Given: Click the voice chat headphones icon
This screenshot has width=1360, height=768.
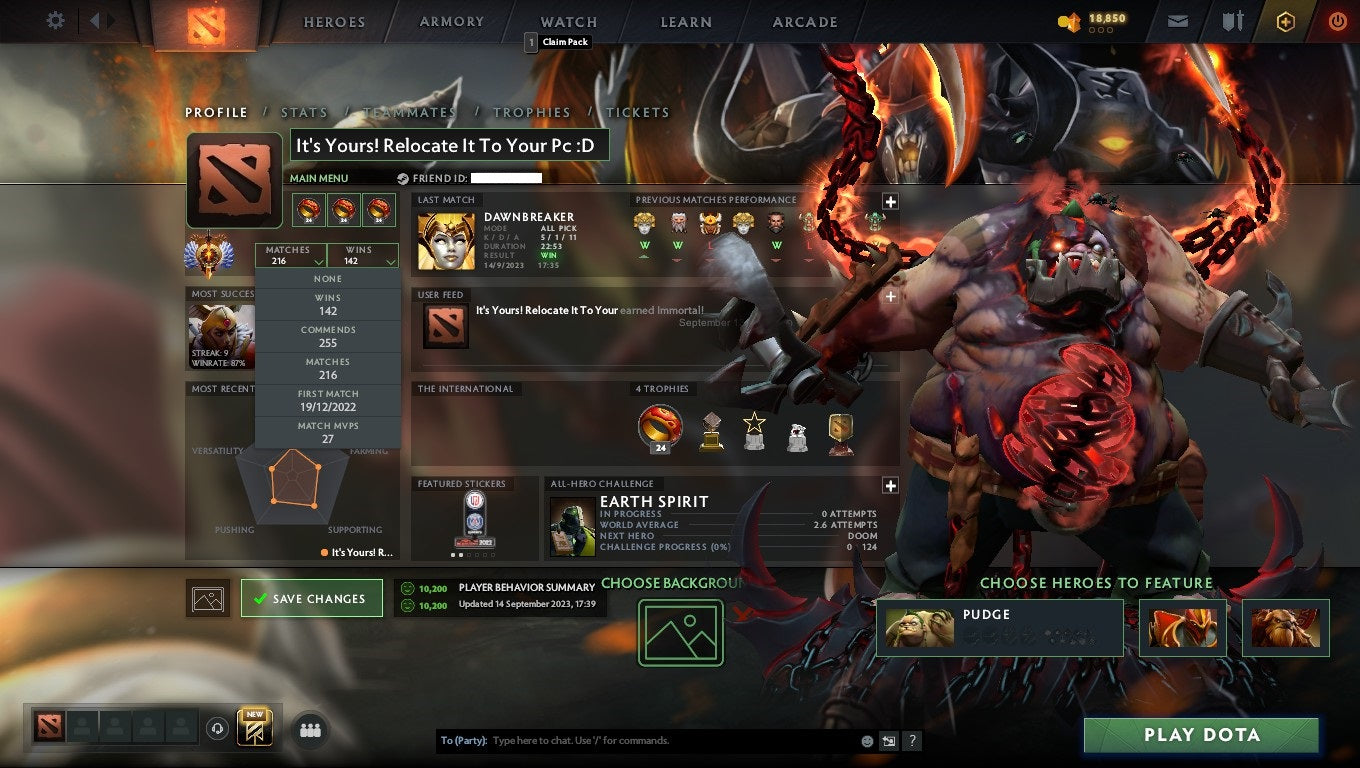Looking at the screenshot, I should click(218, 729).
